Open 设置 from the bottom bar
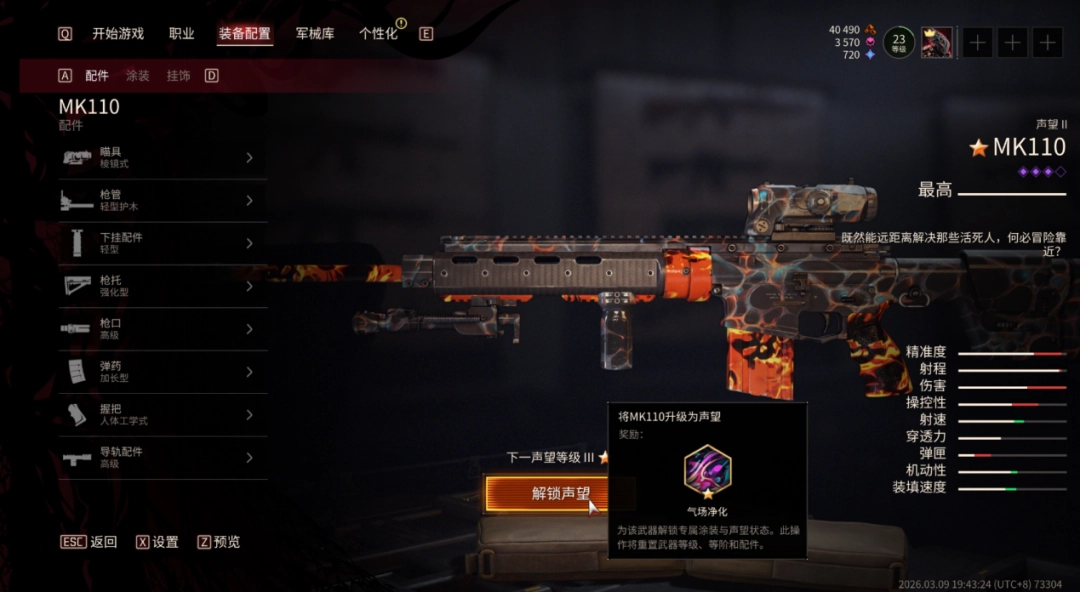 coord(165,542)
